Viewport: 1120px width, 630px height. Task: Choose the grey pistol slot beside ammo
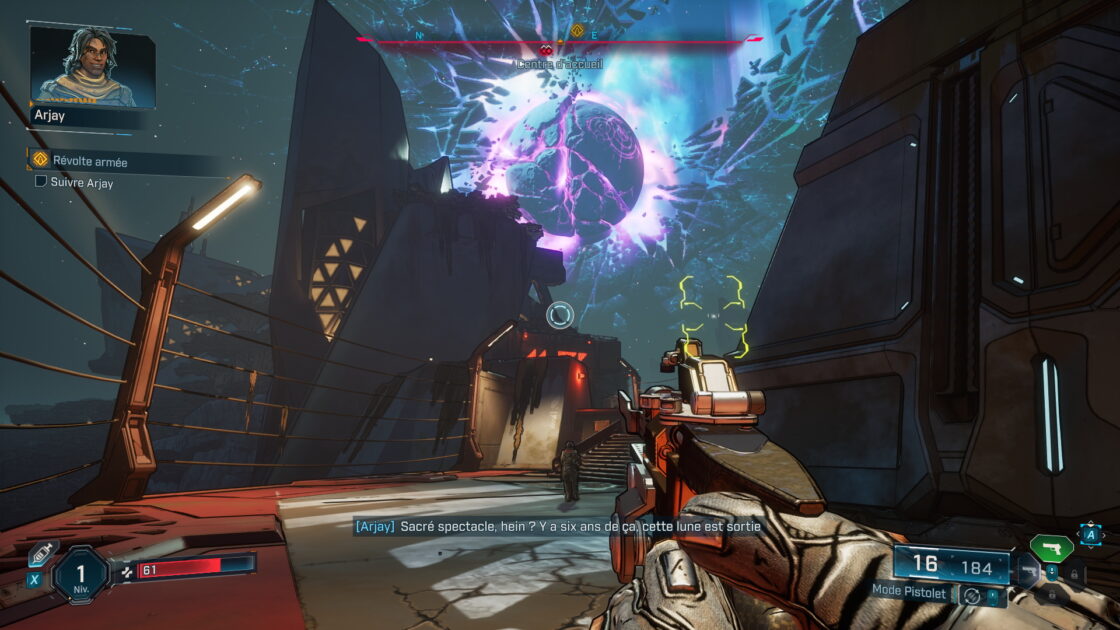click(x=1027, y=573)
